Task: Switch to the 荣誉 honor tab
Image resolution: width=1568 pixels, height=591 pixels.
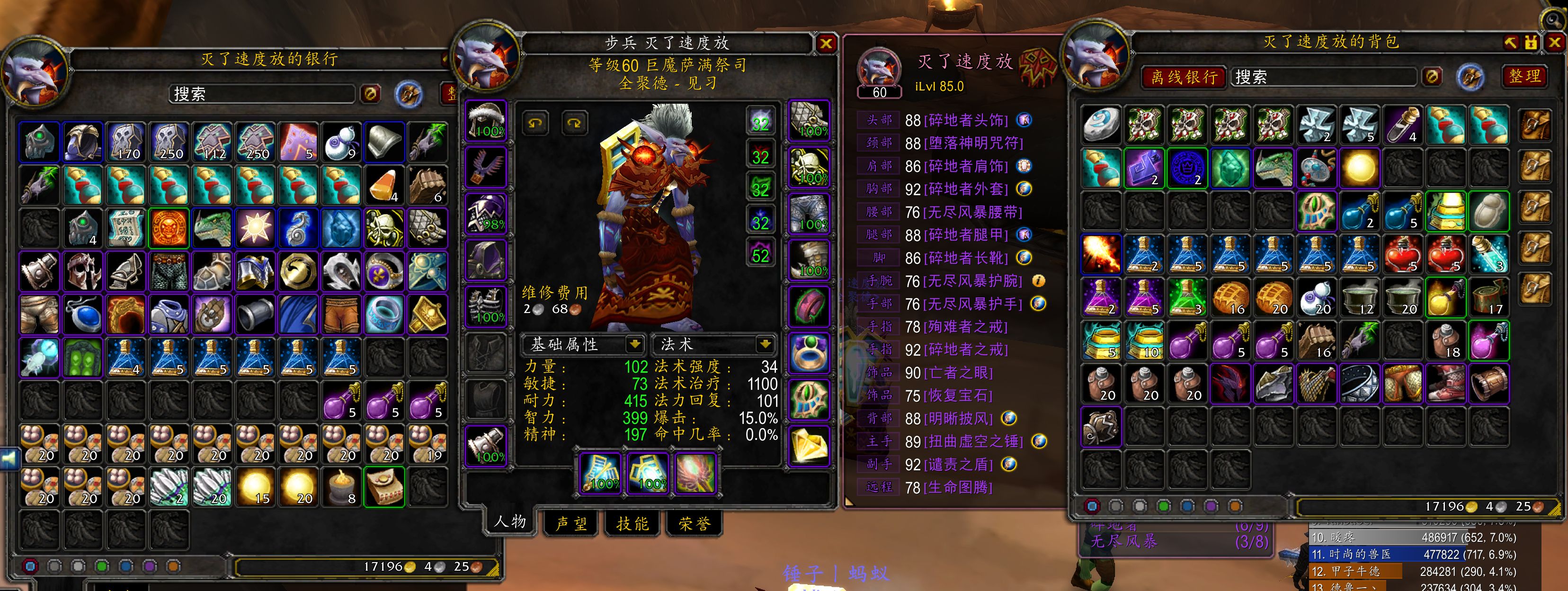Action: click(694, 523)
